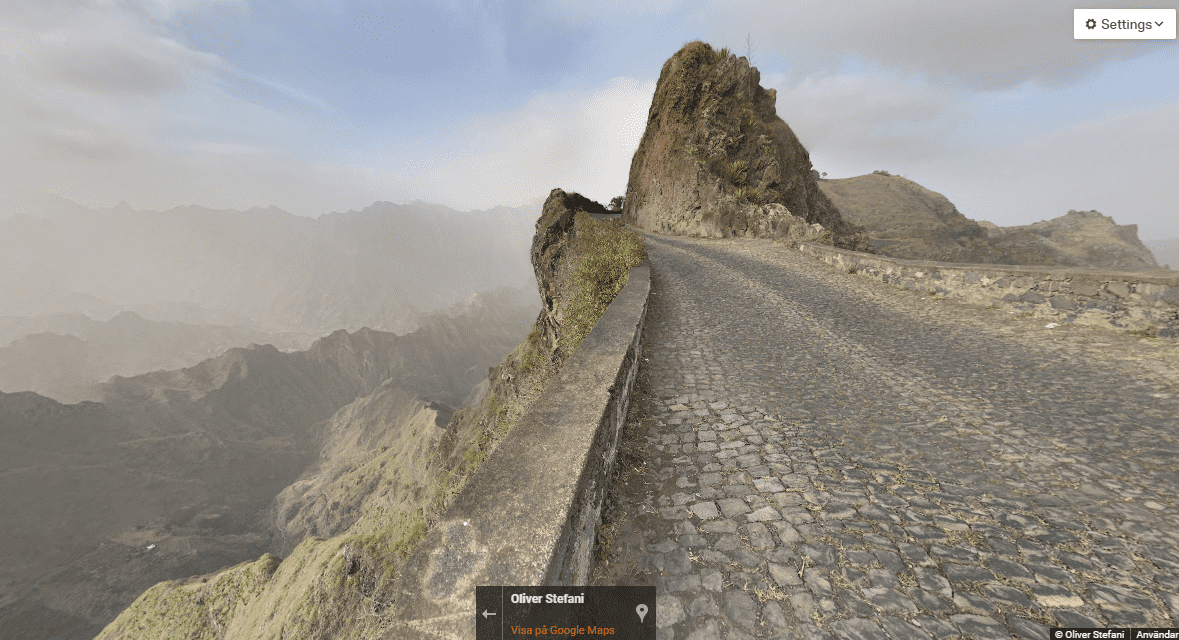Select the Oliver Stefani author name
Image resolution: width=1179 pixels, height=640 pixels.
[x=547, y=599]
